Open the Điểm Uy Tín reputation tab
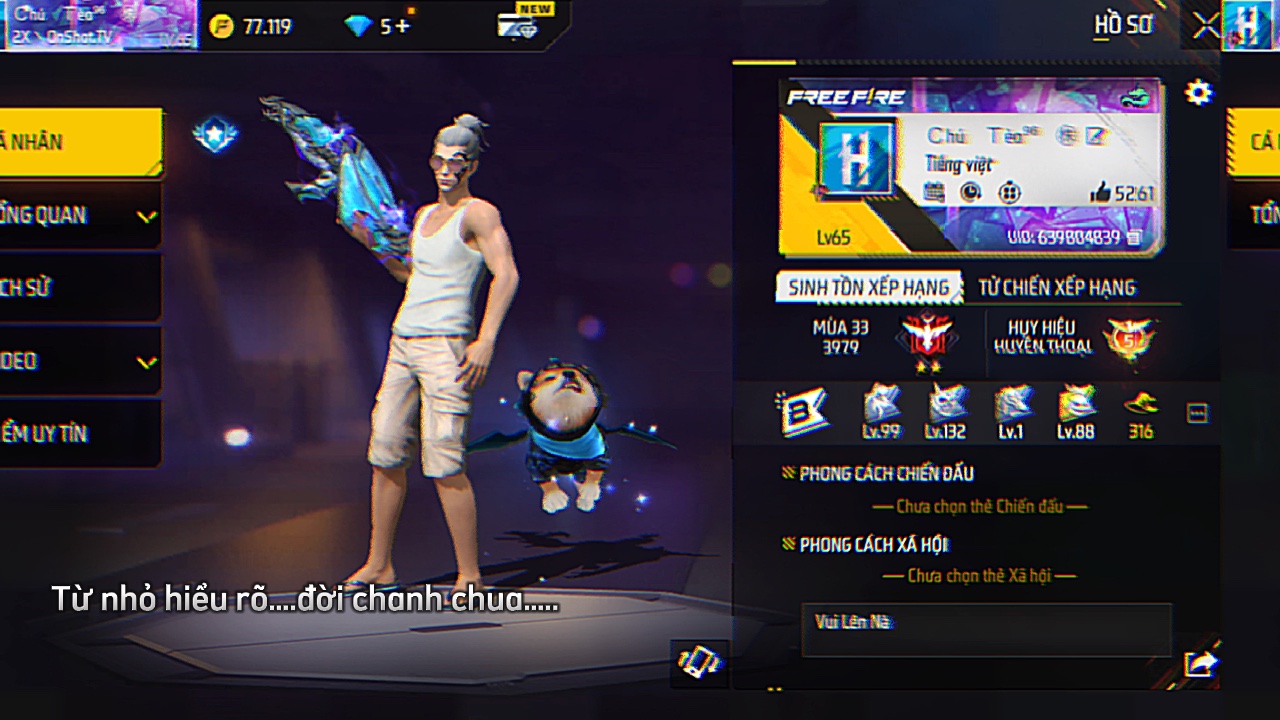 tap(80, 434)
